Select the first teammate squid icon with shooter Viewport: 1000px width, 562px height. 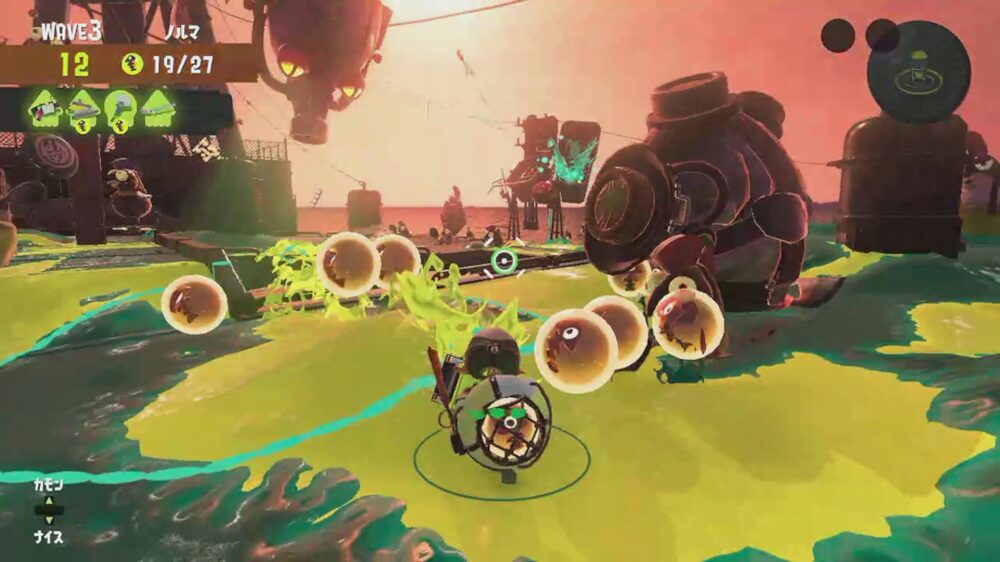[x=46, y=109]
